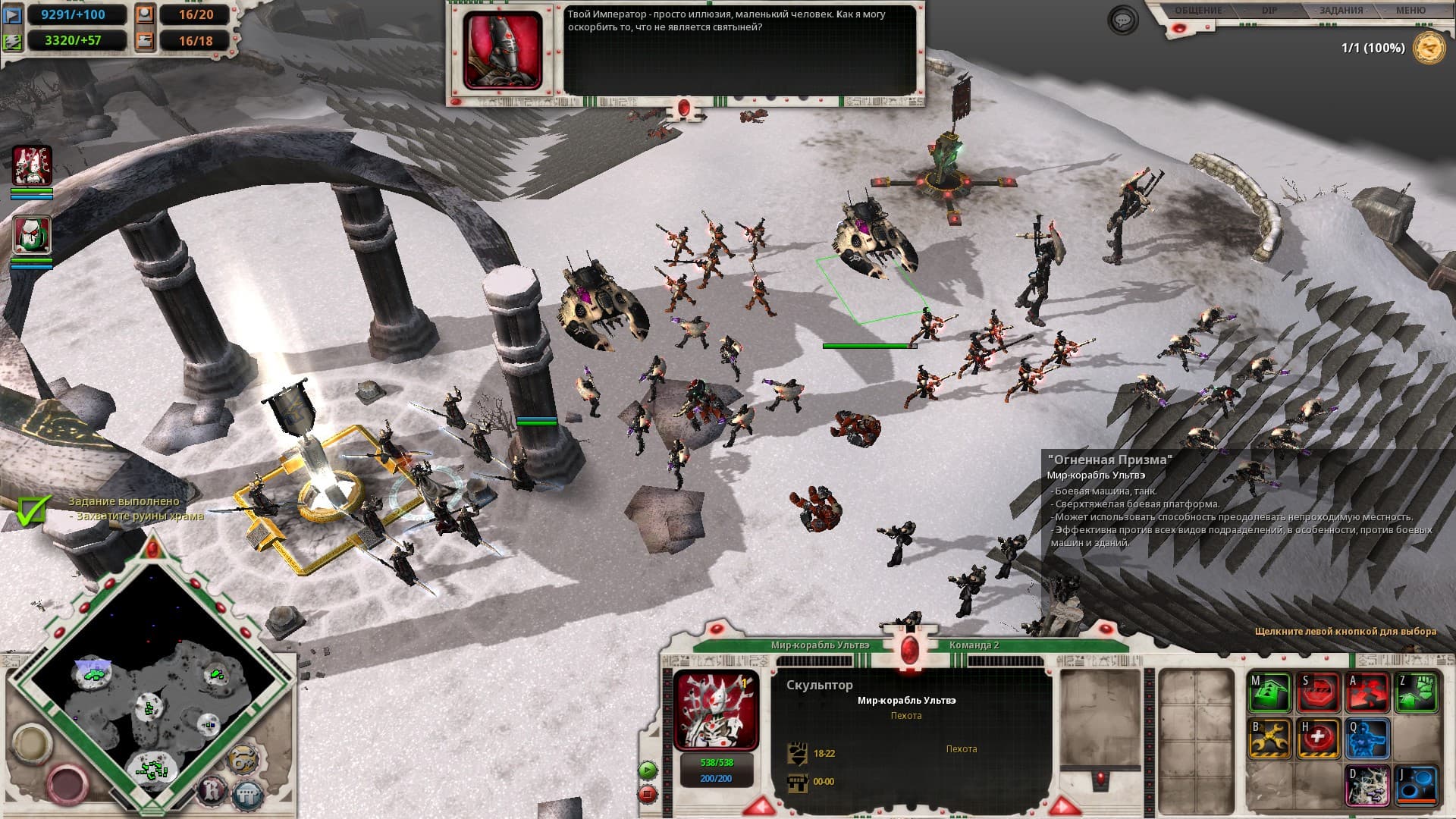Select the top hero portrait on left
The image size is (1456, 819).
(x=32, y=165)
